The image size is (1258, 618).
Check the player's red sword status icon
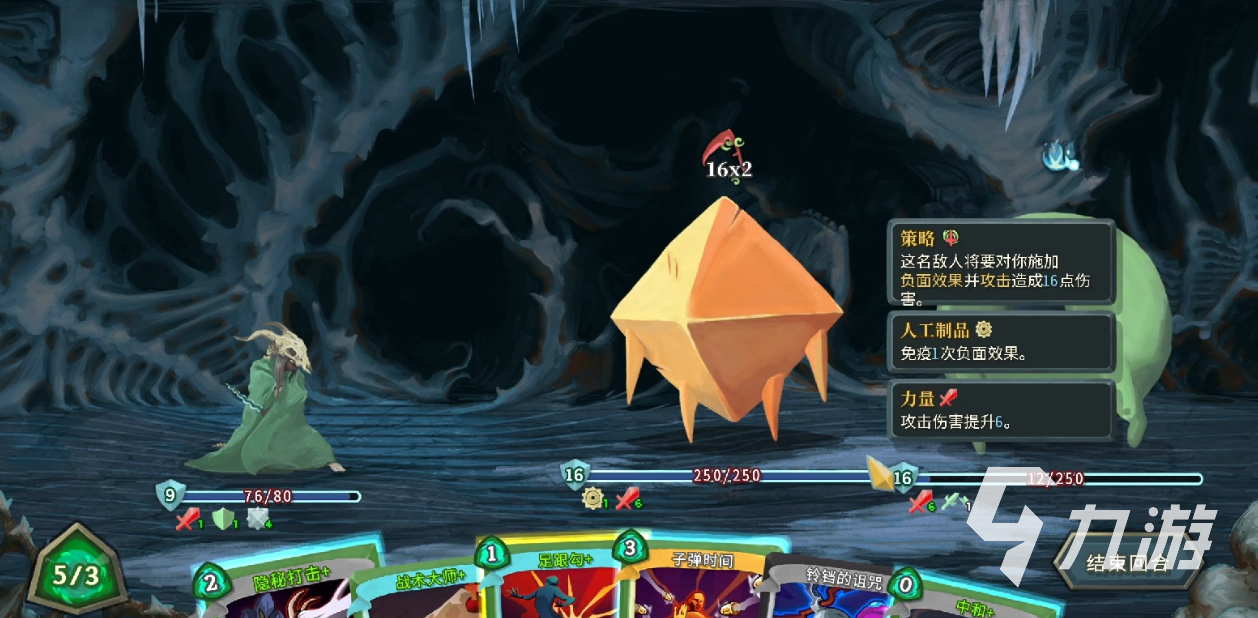tap(187, 519)
